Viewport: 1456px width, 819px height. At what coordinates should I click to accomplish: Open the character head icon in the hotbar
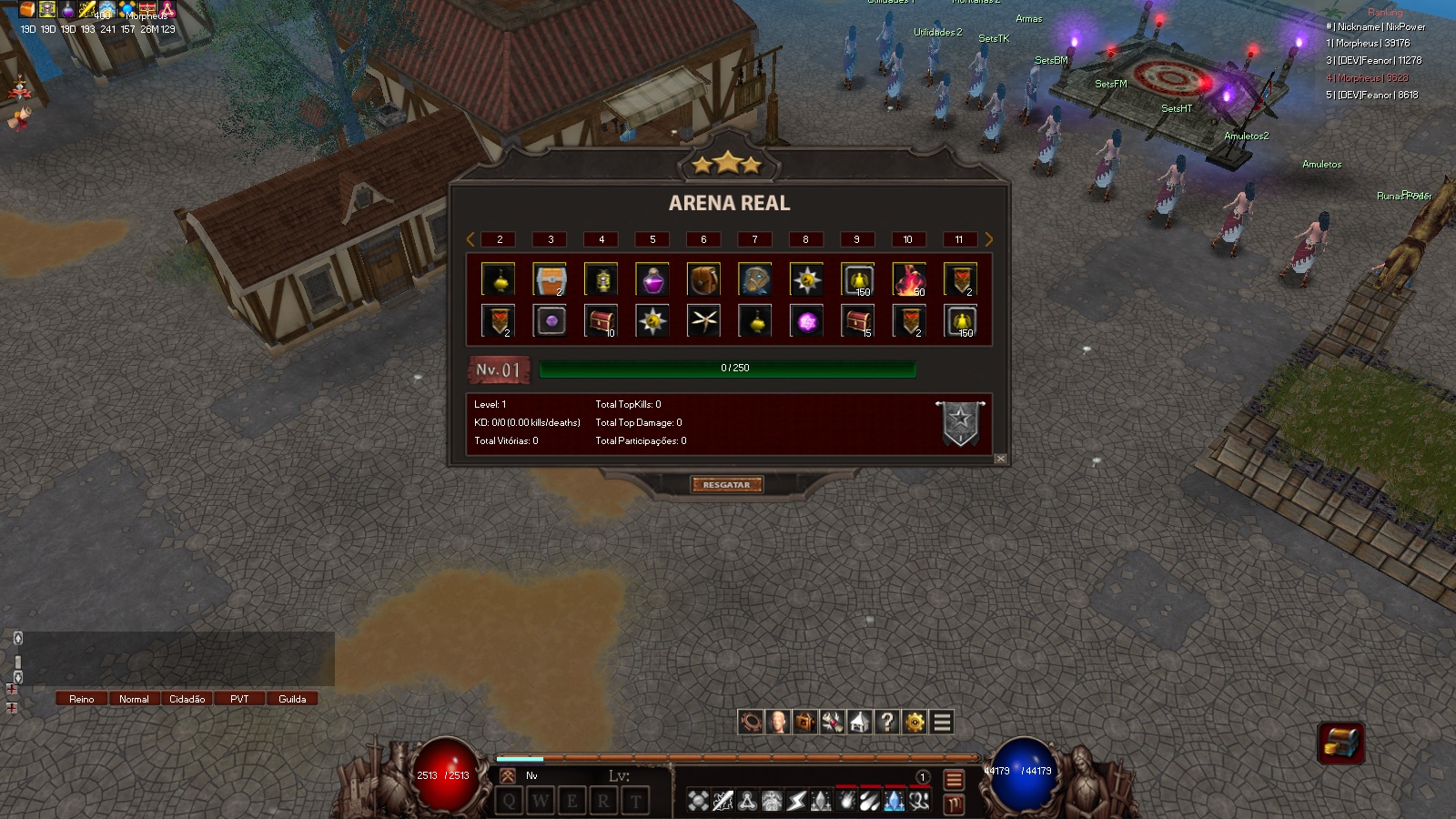tap(776, 723)
